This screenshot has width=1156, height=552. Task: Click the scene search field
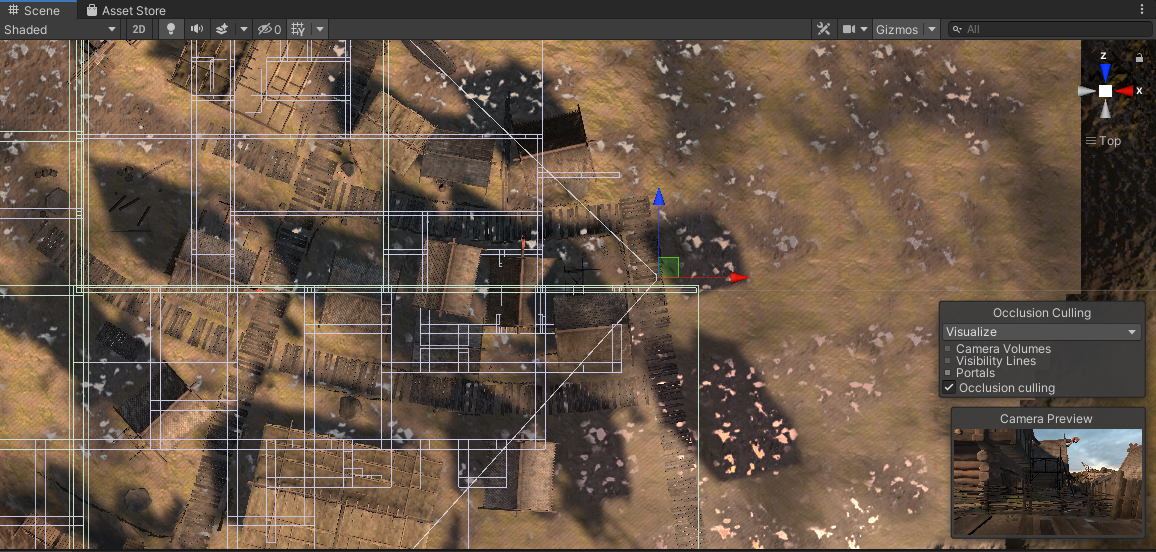coord(1048,29)
